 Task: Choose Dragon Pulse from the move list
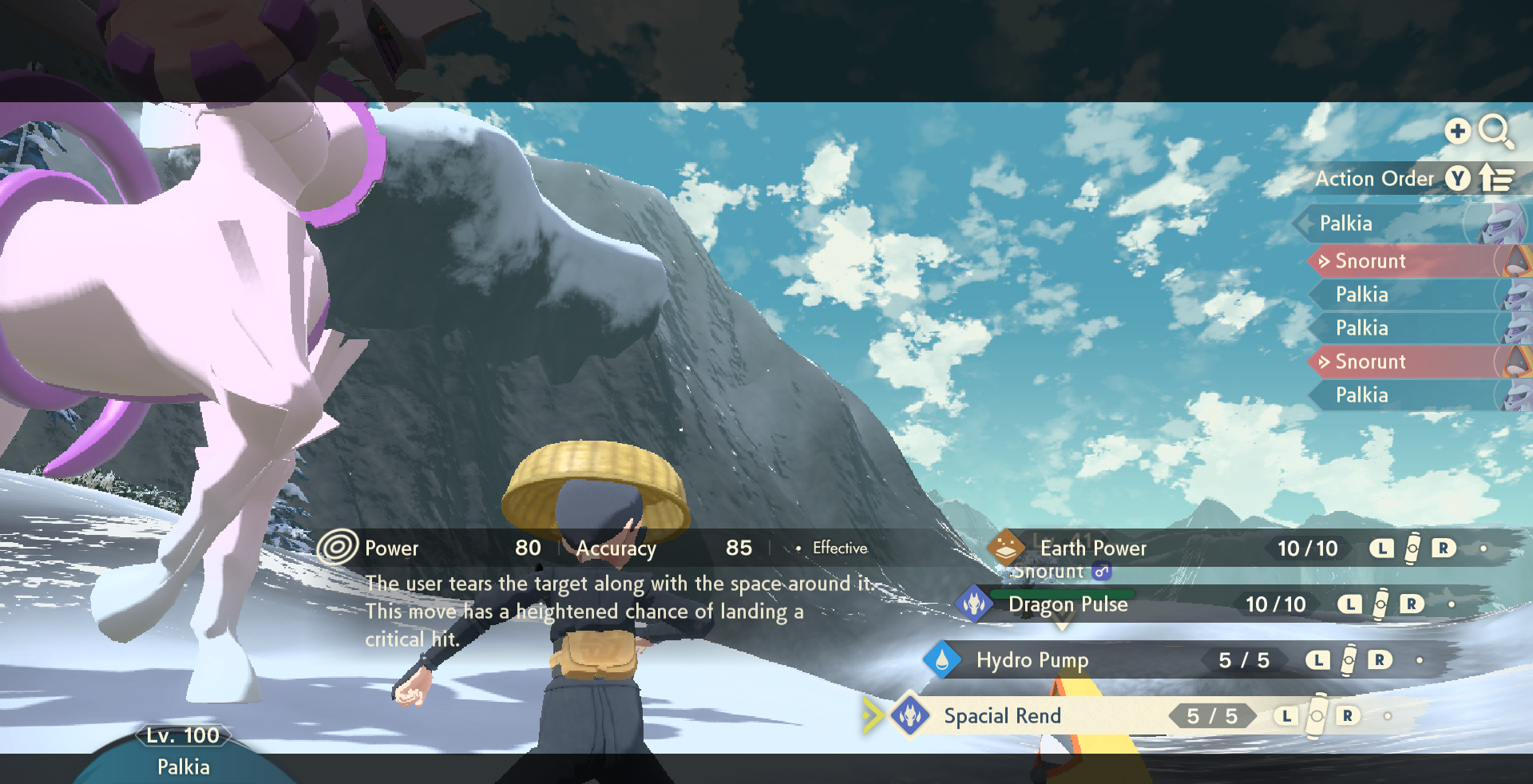(x=1068, y=604)
